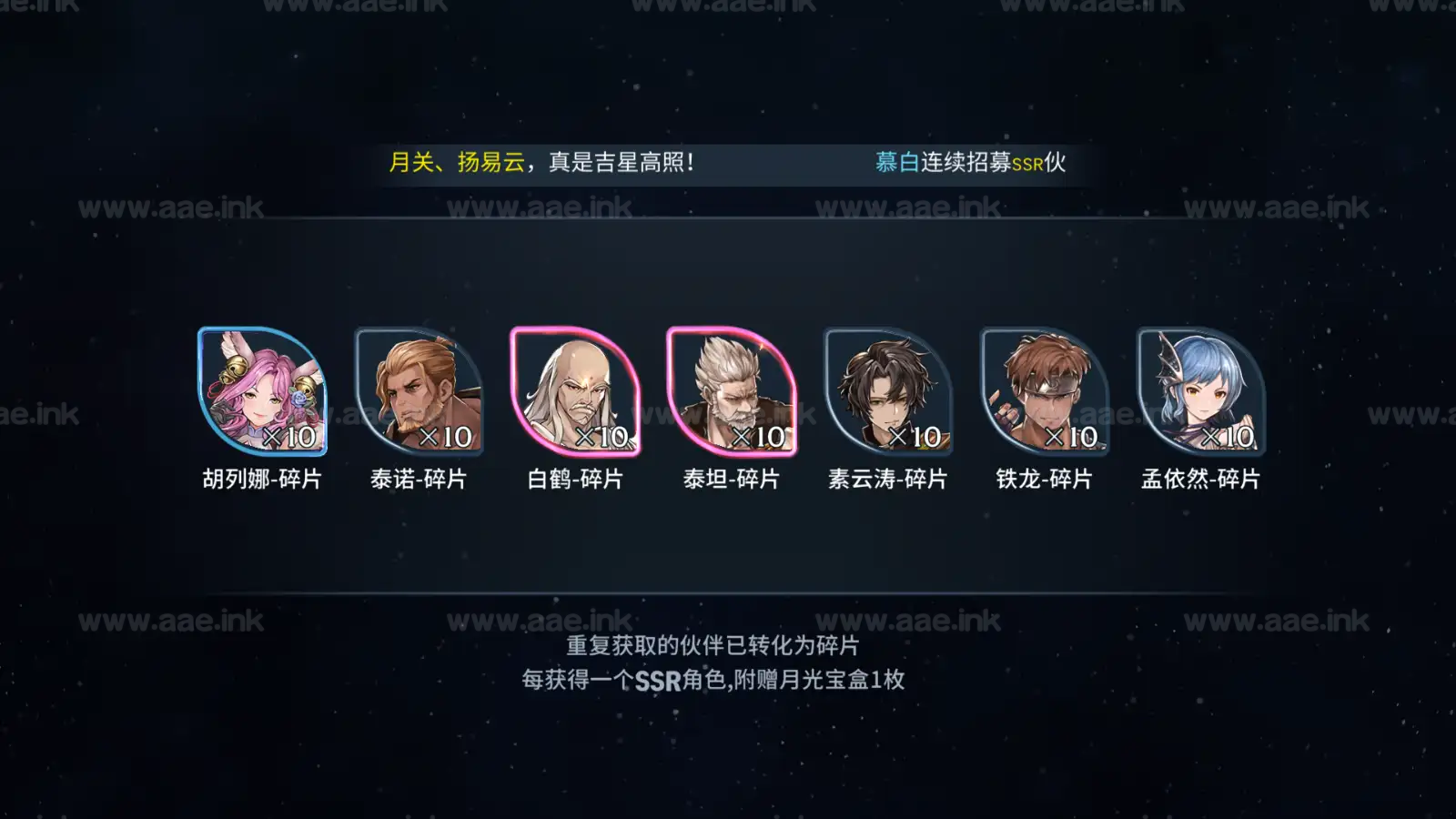The image size is (1456, 819).
Task: Click the blue-bordered leftmost character portrait
Action: (259, 391)
